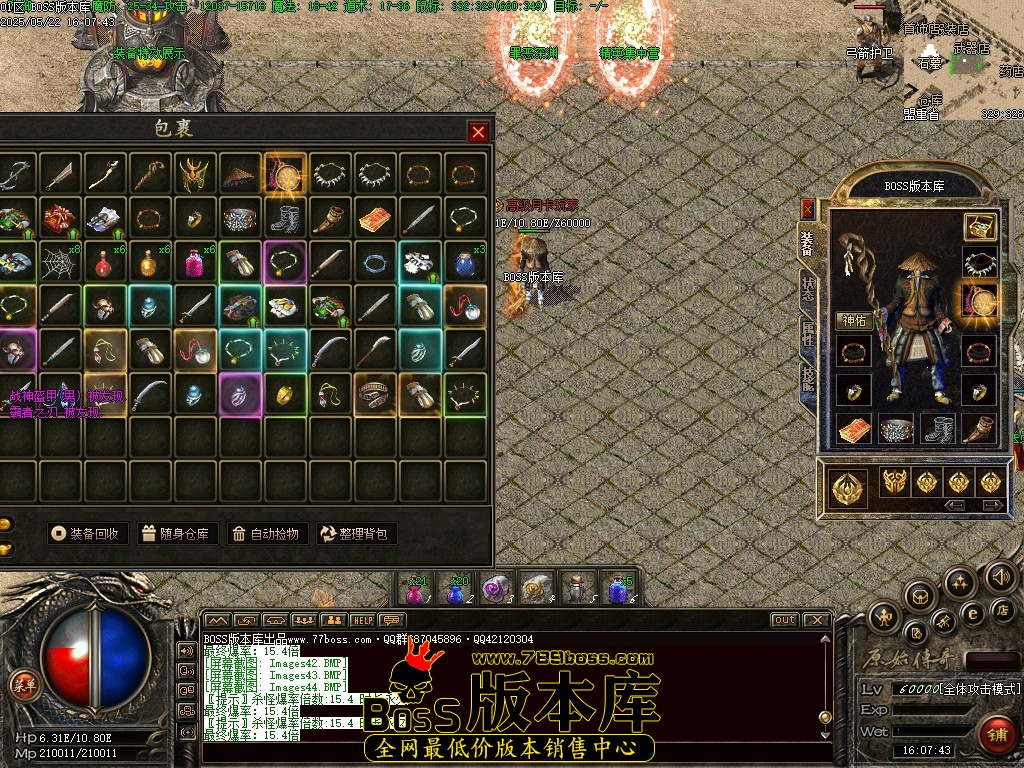
Task: Open the 随身仓库 portable warehouse
Action: [177, 533]
